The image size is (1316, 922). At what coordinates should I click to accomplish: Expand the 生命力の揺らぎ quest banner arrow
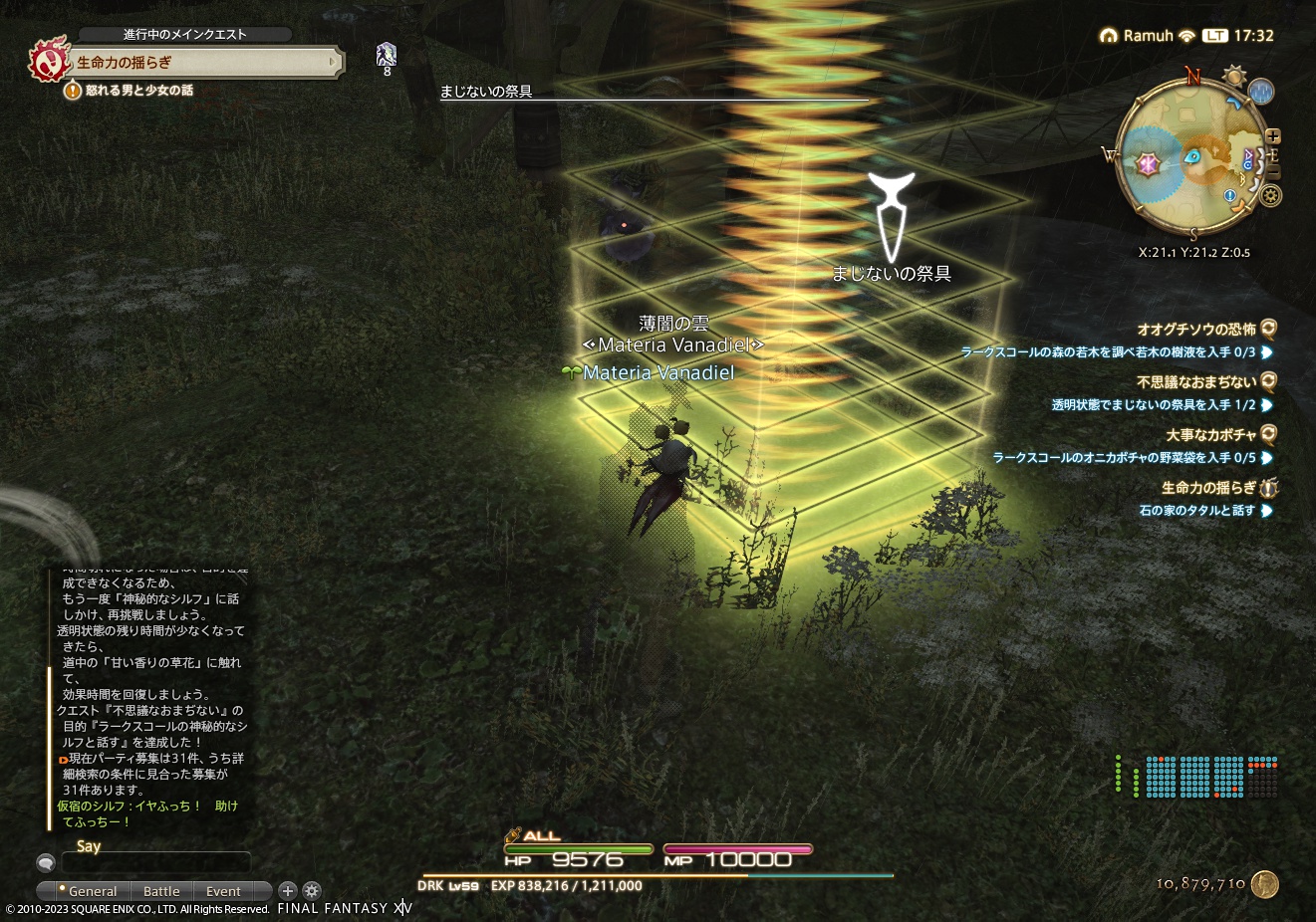pos(334,62)
